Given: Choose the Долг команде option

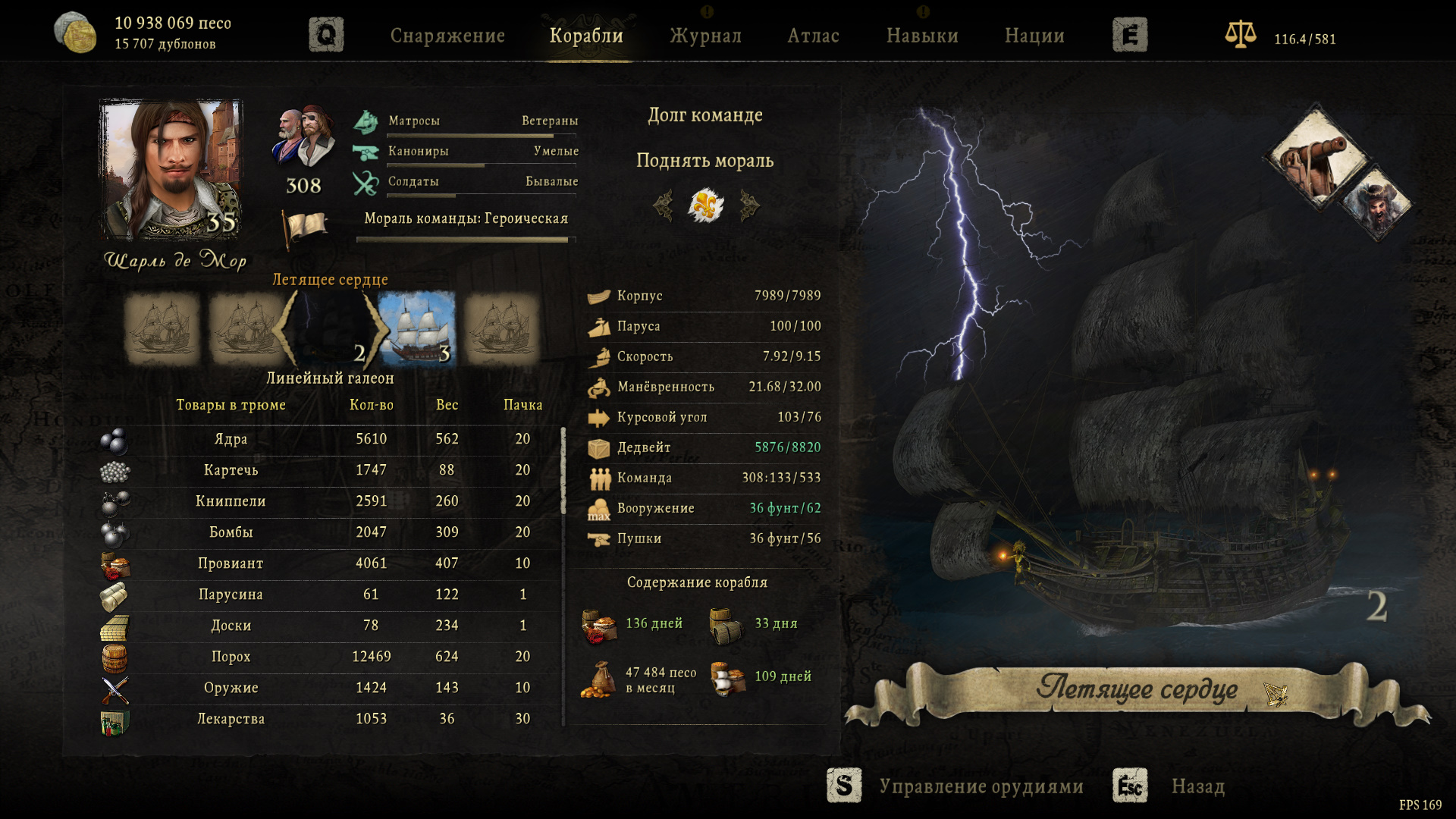Looking at the screenshot, I should (704, 115).
